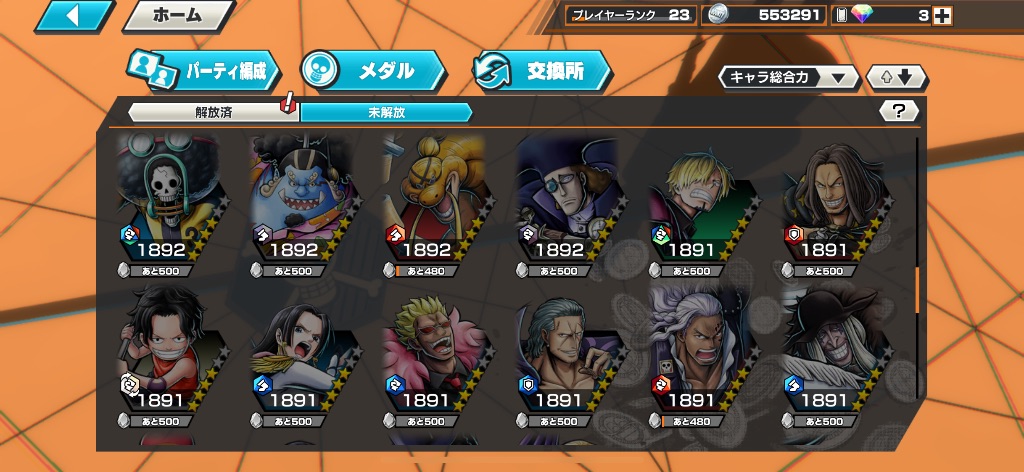Open the question mark help
The image size is (1024, 472).
[x=898, y=111]
